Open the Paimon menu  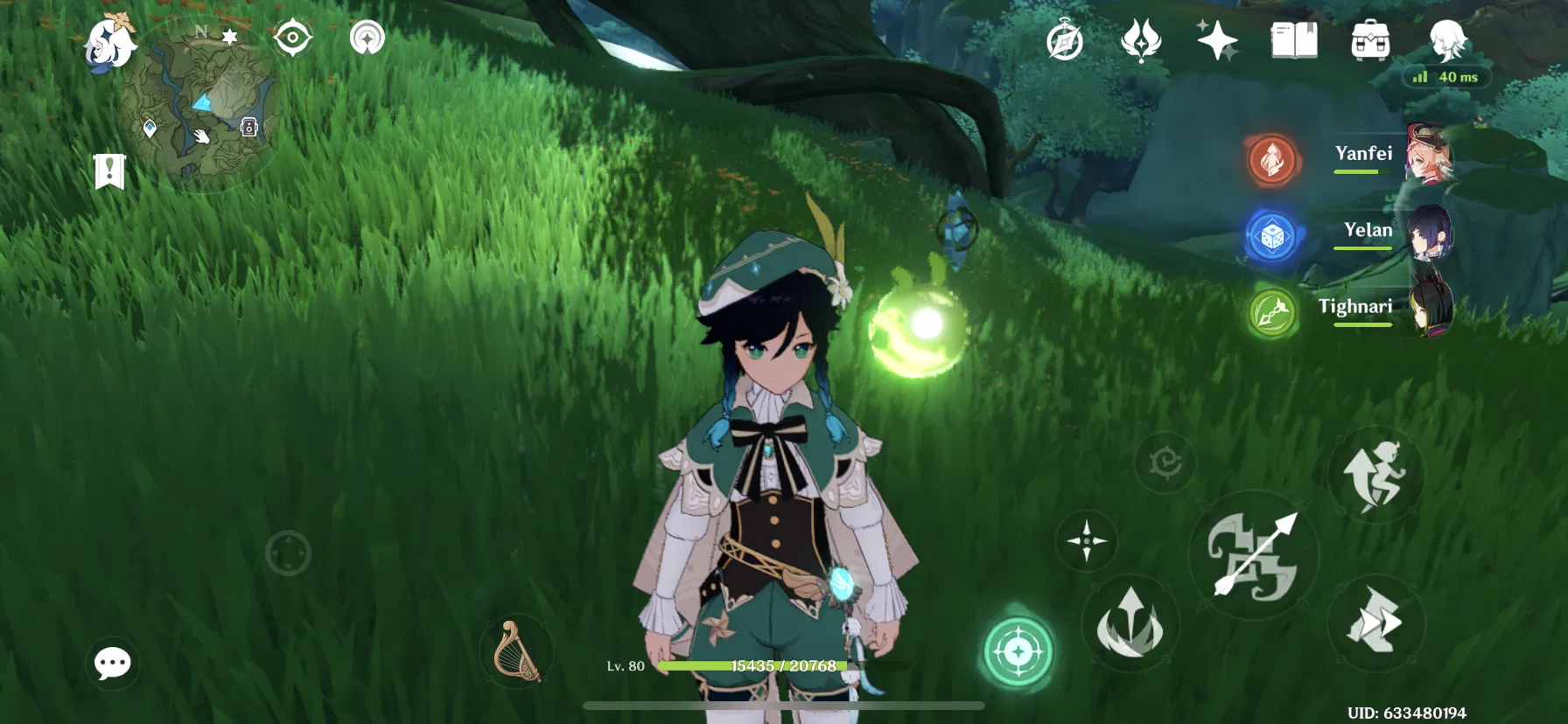point(110,42)
